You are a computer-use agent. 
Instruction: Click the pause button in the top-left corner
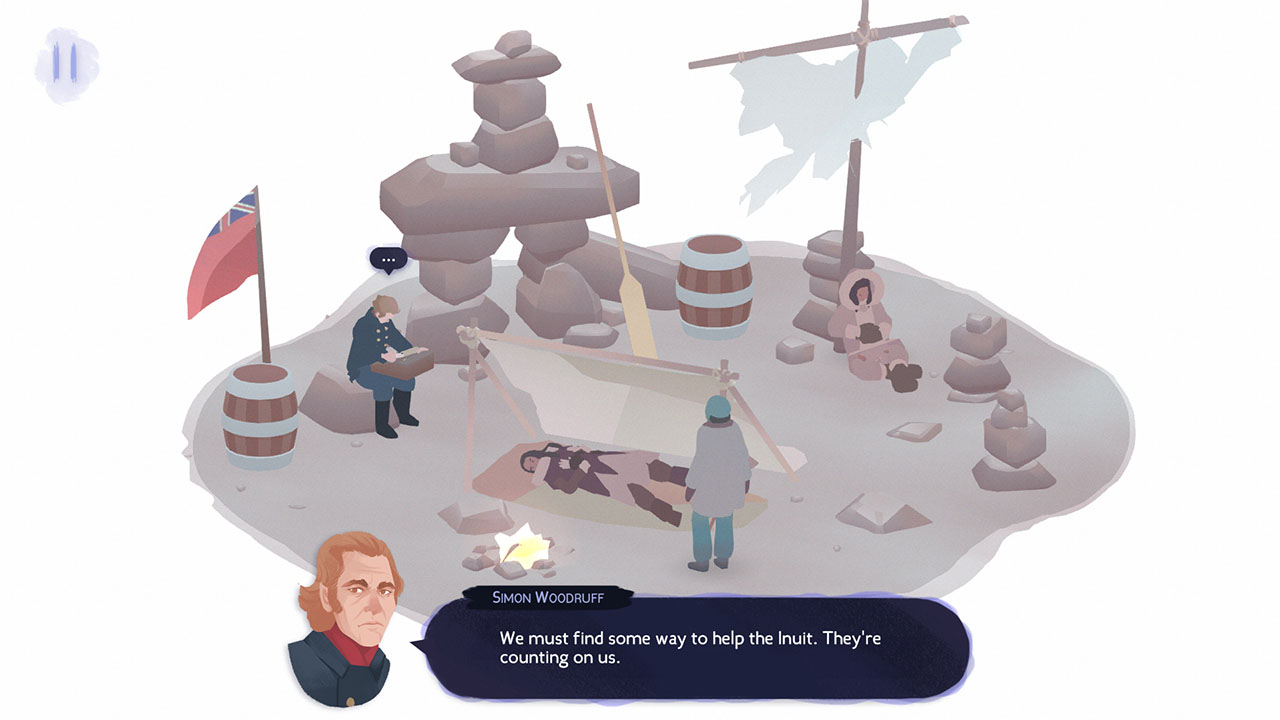coord(63,63)
